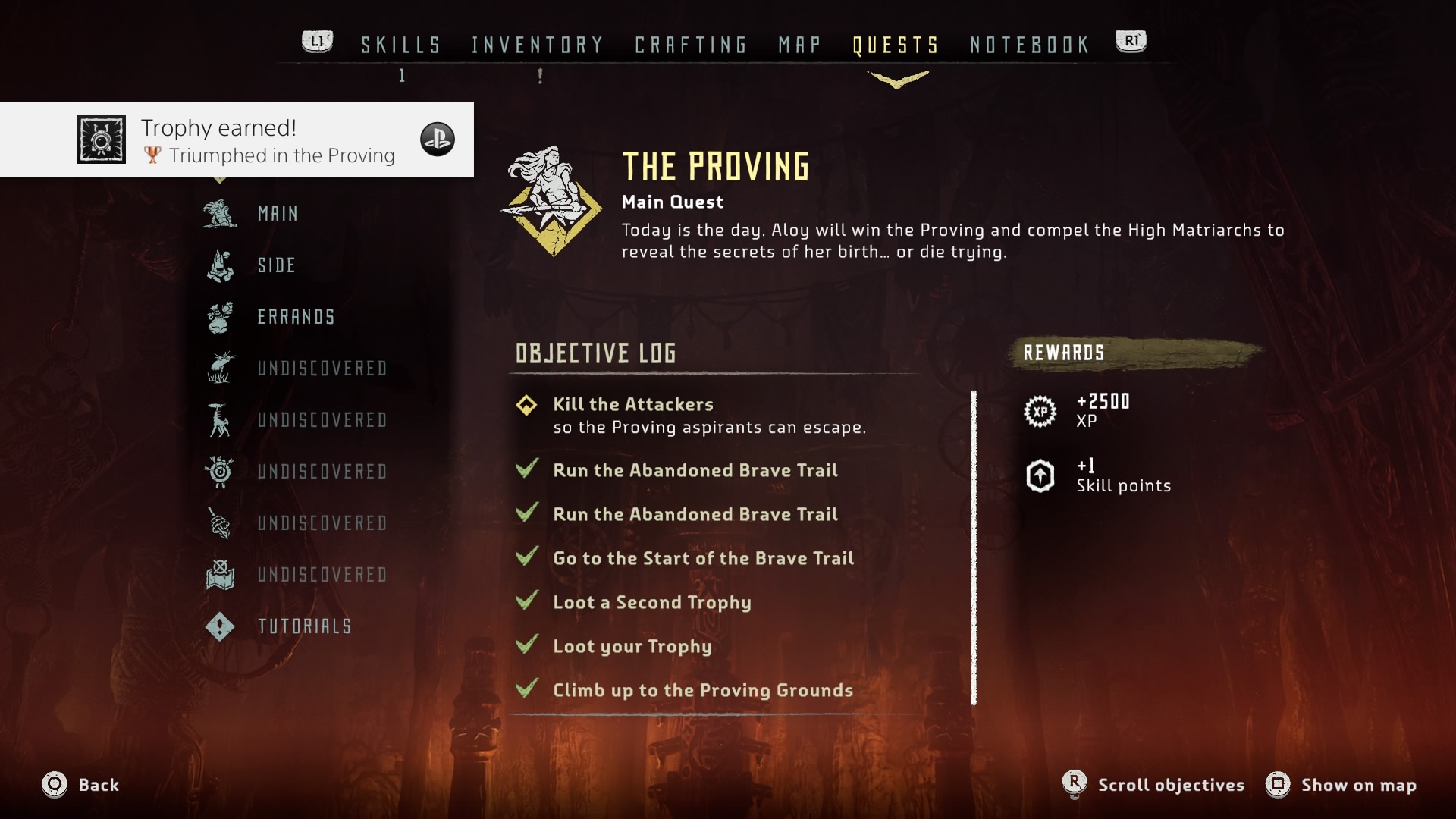Open the Map tab
This screenshot has height=819, width=1456.
(x=799, y=45)
